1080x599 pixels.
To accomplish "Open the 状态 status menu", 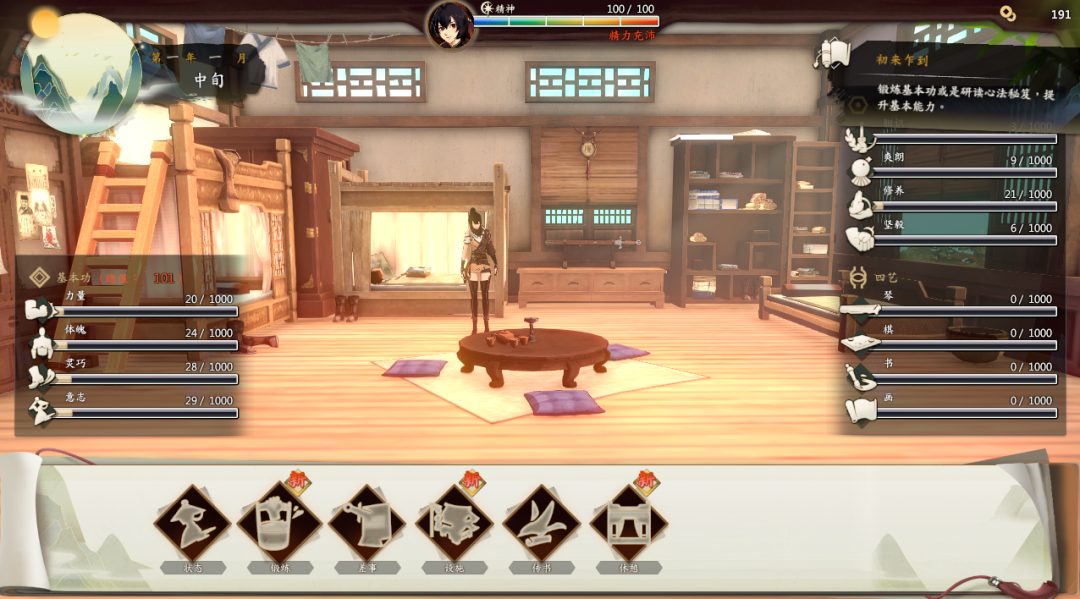I will 192,524.
